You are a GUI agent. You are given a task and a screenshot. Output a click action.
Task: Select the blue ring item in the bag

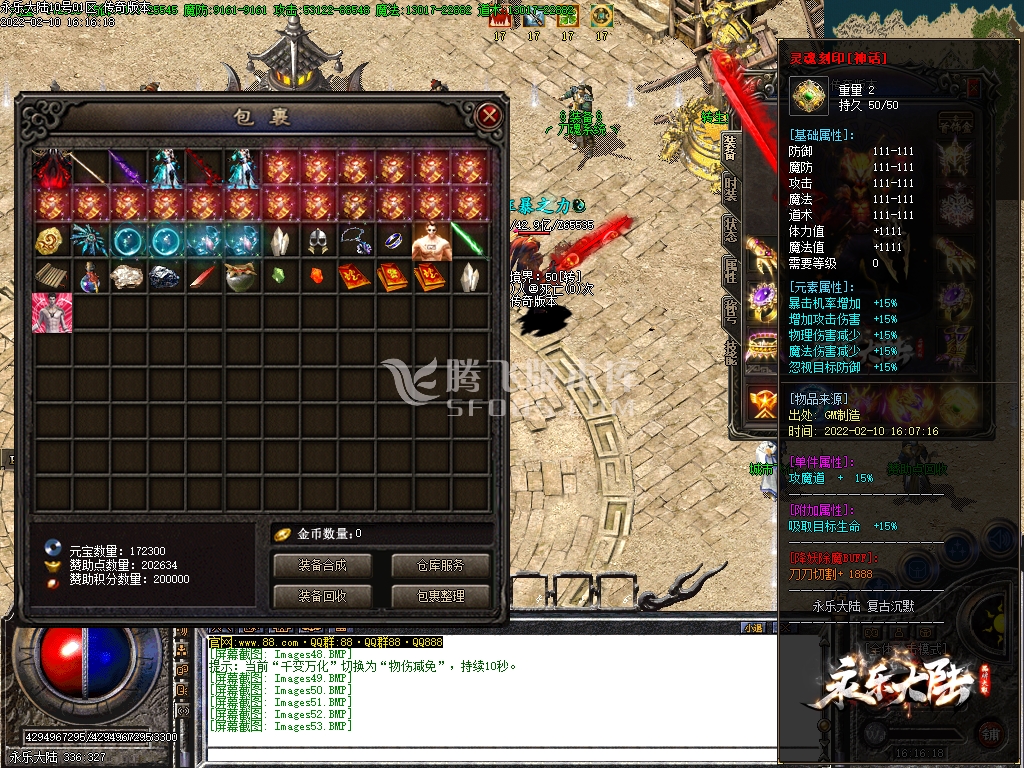pos(394,241)
